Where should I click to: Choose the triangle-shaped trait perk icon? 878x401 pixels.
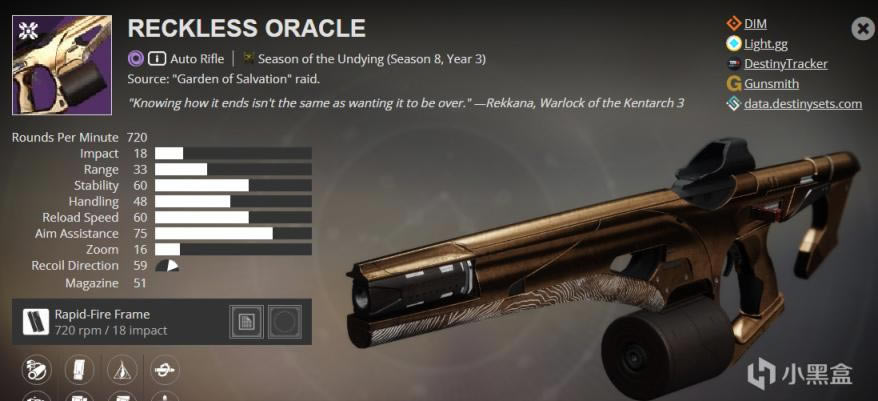point(121,372)
